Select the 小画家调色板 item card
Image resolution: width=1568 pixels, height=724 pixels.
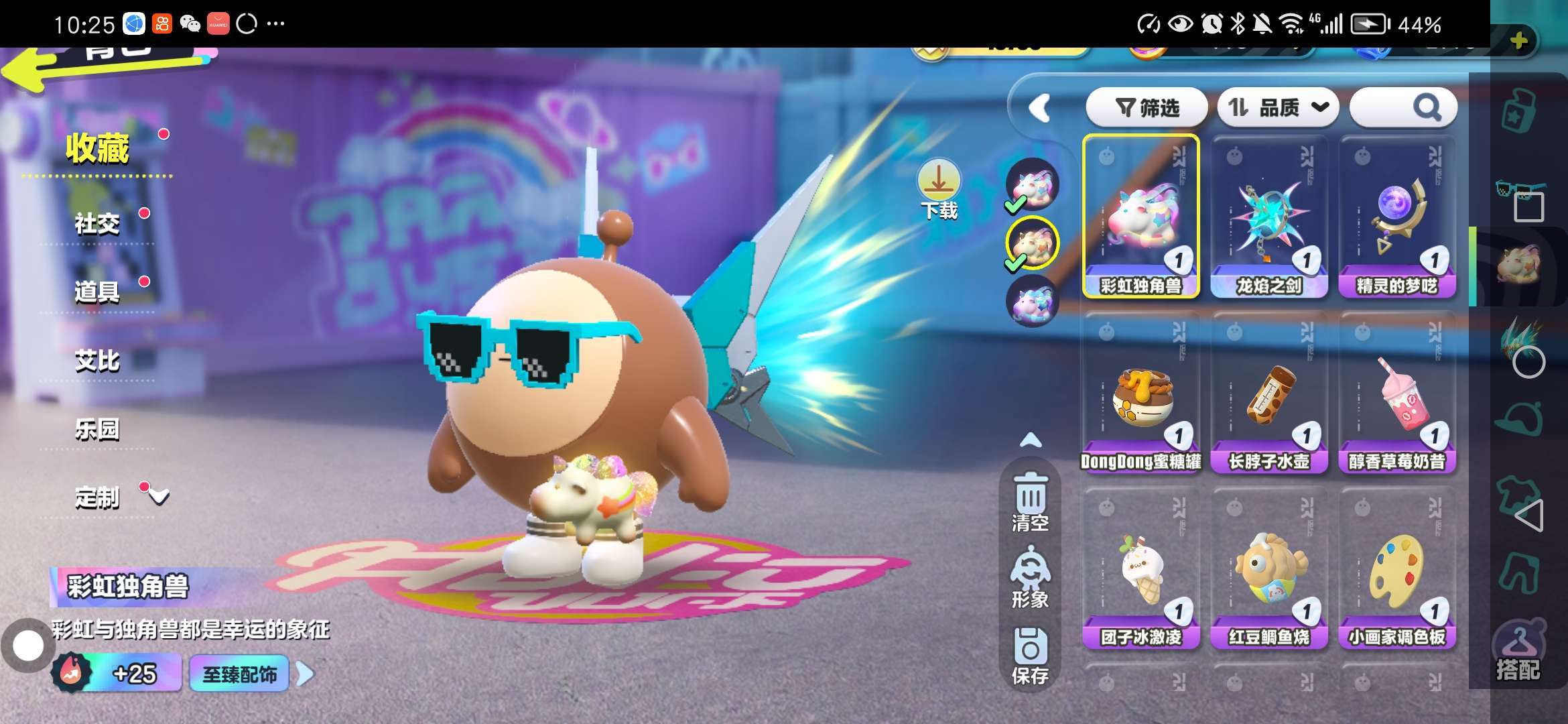click(x=1397, y=568)
